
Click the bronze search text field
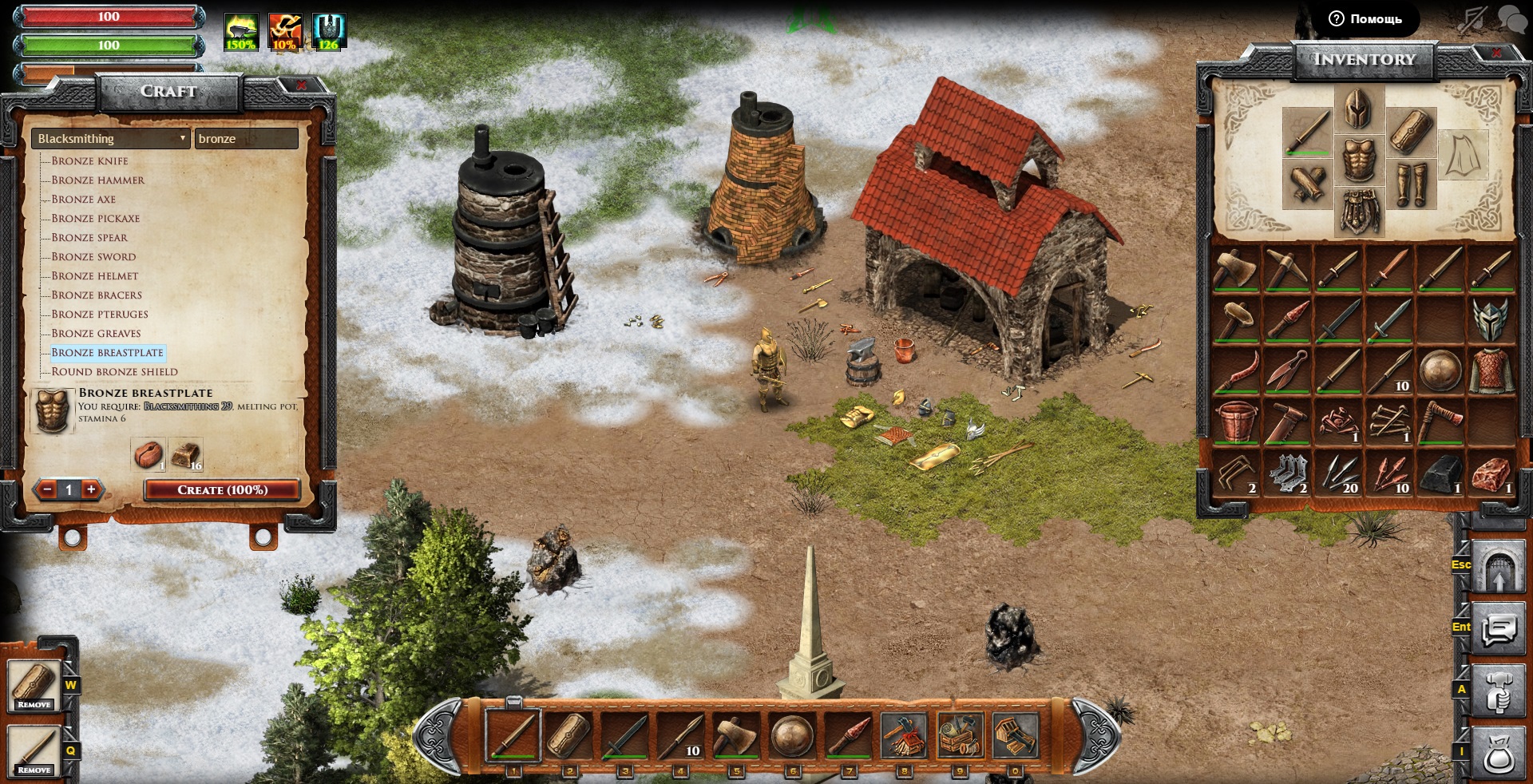(x=246, y=138)
